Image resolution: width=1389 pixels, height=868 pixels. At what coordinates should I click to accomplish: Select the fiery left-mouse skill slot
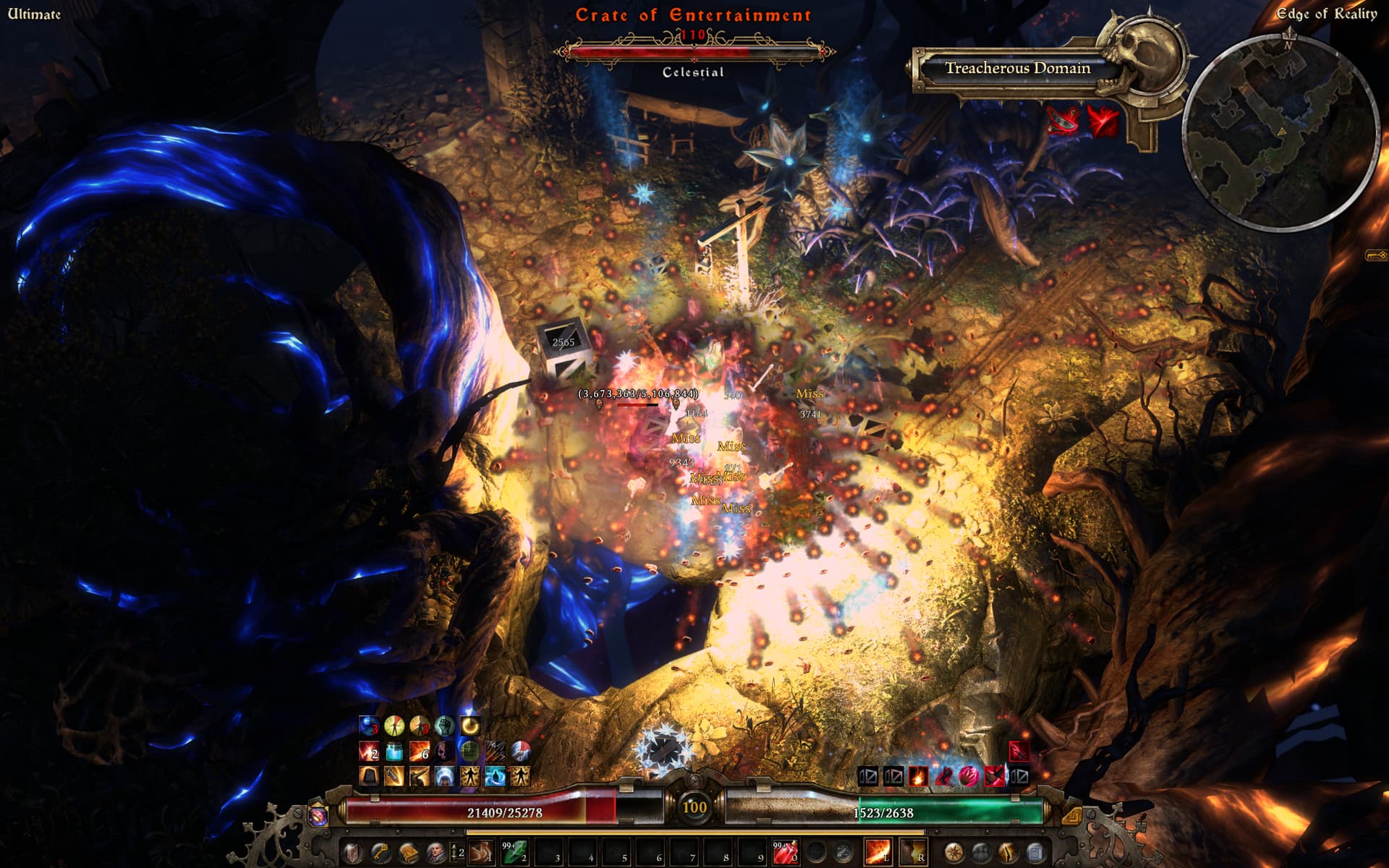click(878, 853)
